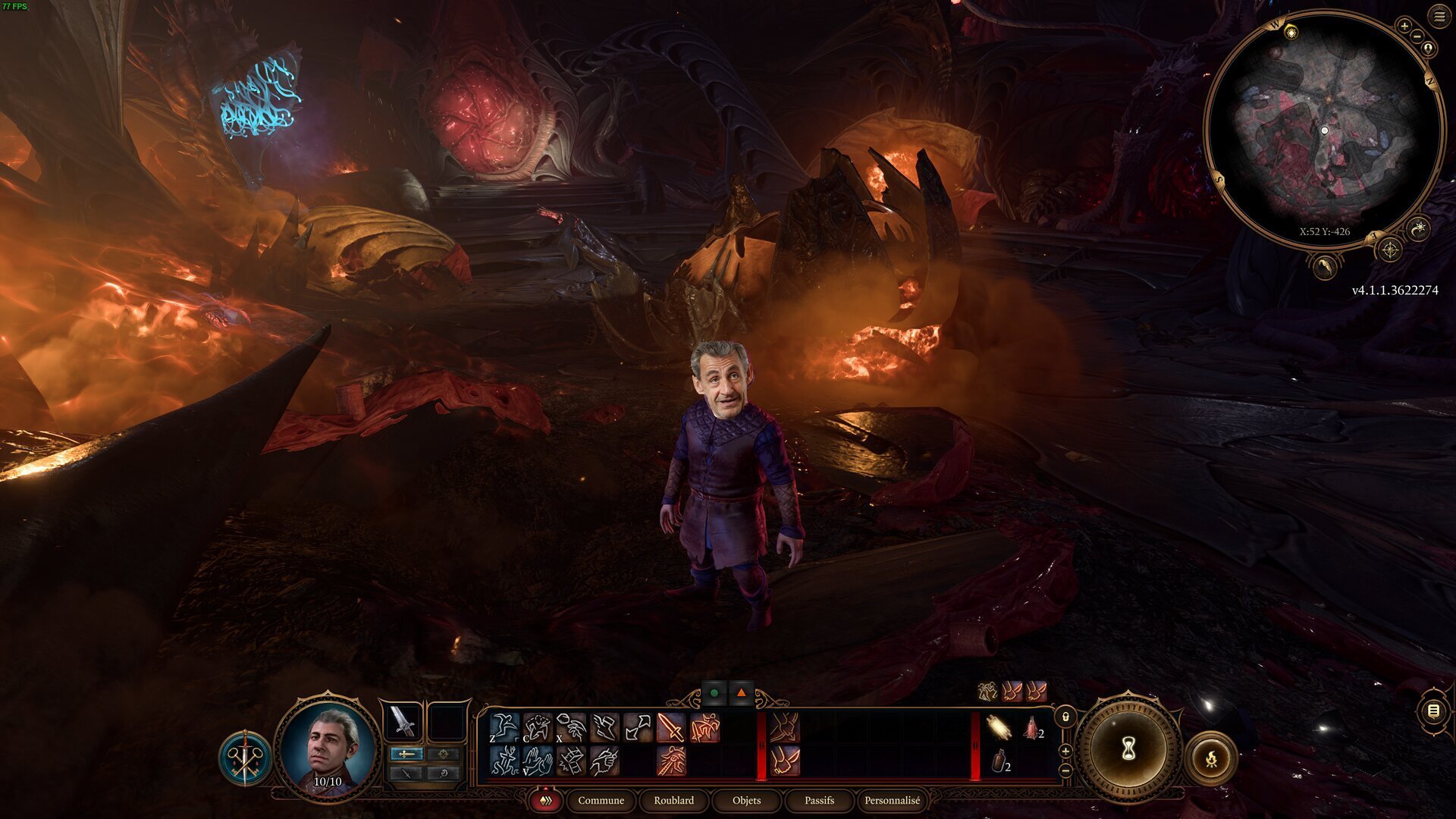This screenshot has height=819, width=1456.
Task: Select the Personnalisé hotbar tab
Action: (892, 800)
